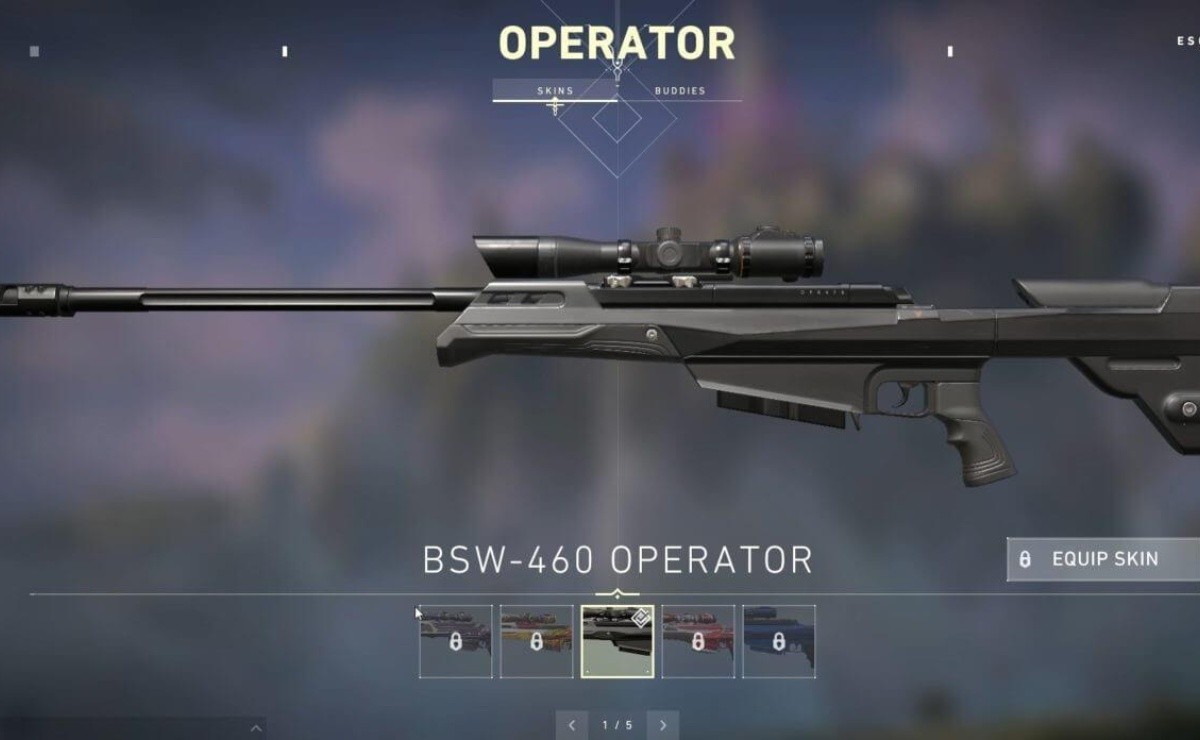The width and height of the screenshot is (1200, 740).
Task: Choose the locked red Operator skin thumbnail
Action: [698, 641]
